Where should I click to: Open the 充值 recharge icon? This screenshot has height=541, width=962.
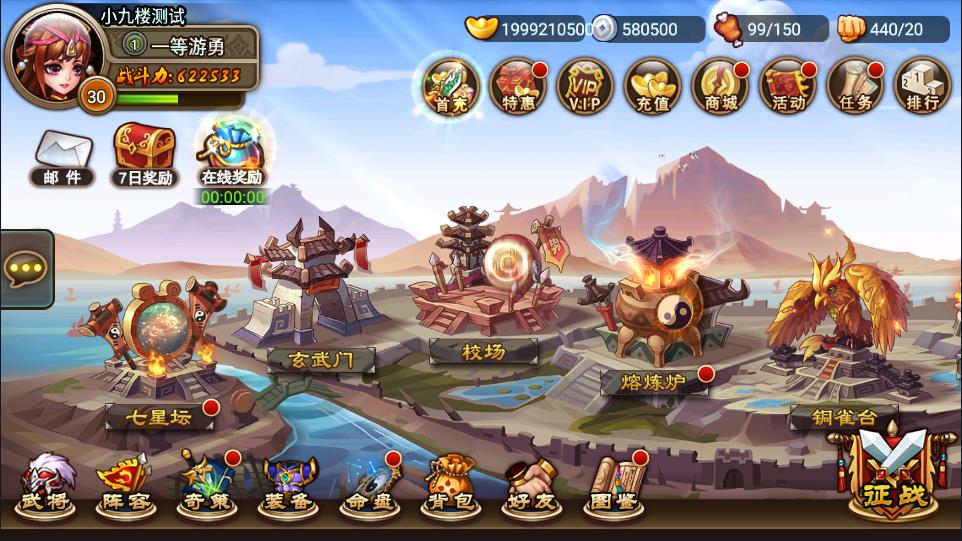coord(652,85)
